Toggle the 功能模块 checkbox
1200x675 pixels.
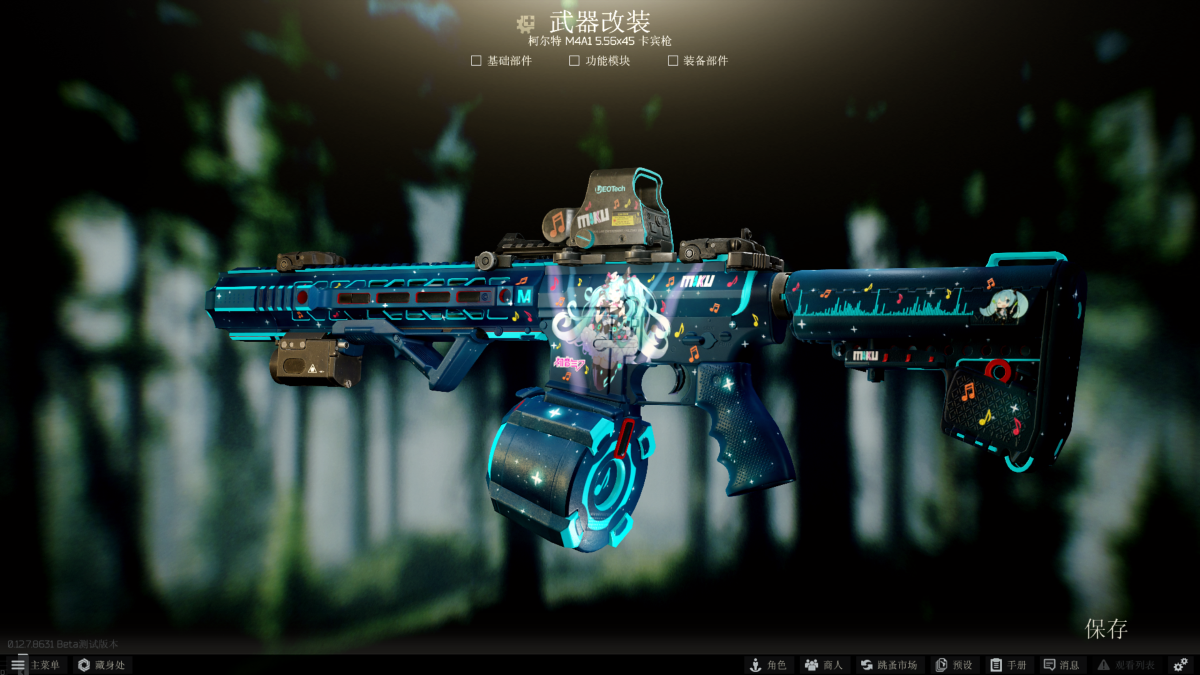pyautogui.click(x=574, y=61)
